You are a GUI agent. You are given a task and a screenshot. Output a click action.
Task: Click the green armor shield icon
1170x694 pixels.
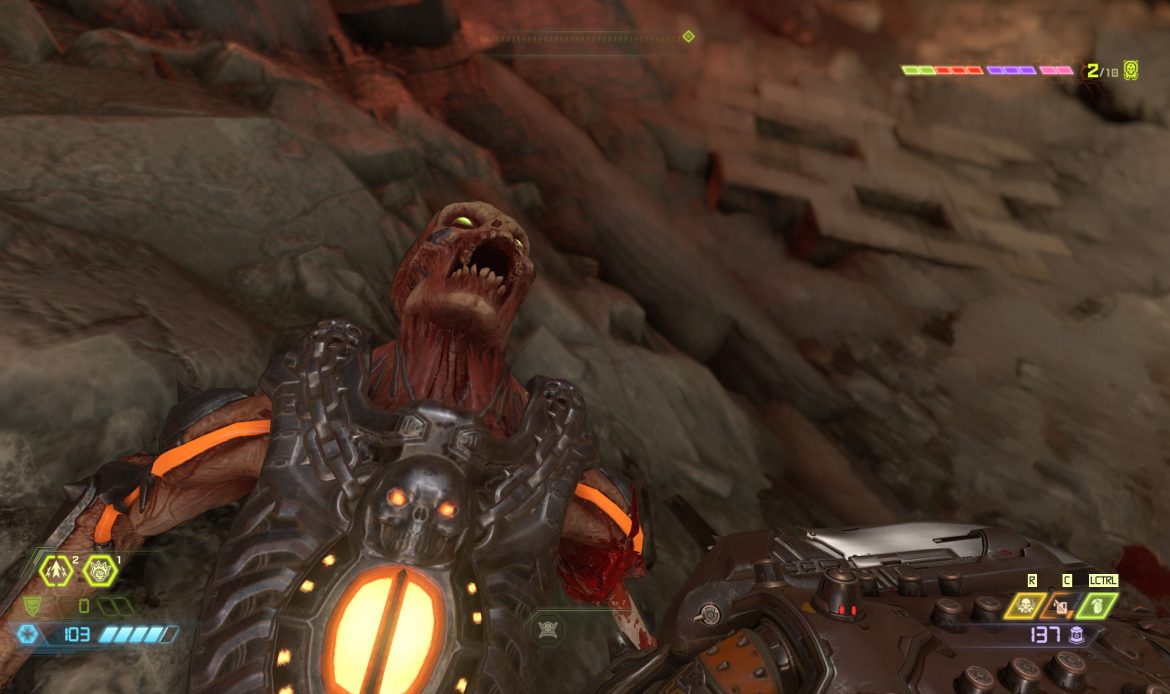click(x=31, y=606)
